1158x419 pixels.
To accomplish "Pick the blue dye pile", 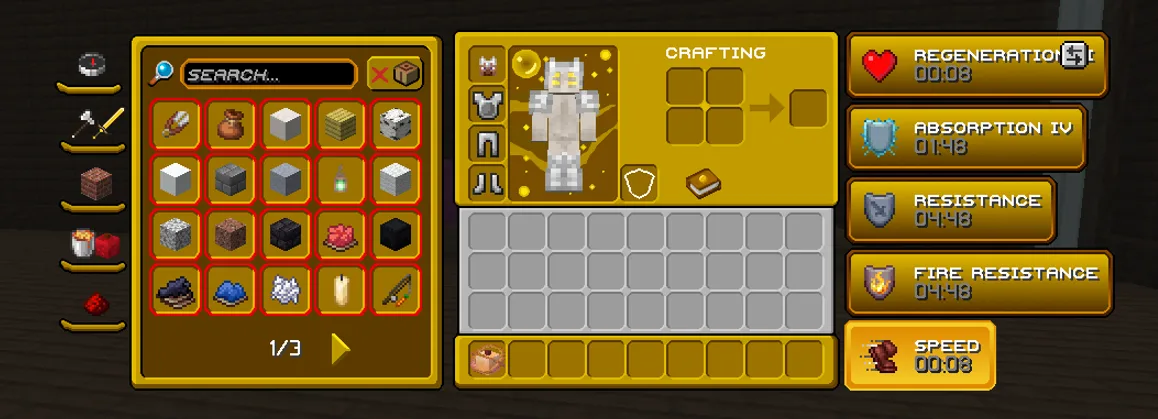I will click(231, 290).
